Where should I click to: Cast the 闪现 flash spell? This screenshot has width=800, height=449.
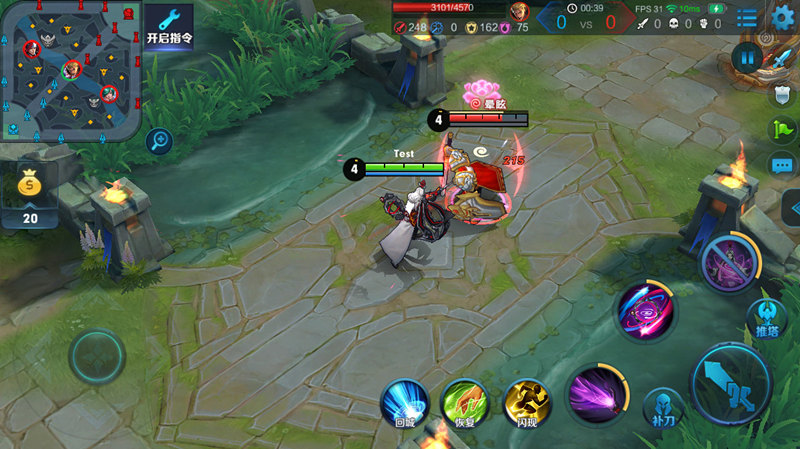527,401
